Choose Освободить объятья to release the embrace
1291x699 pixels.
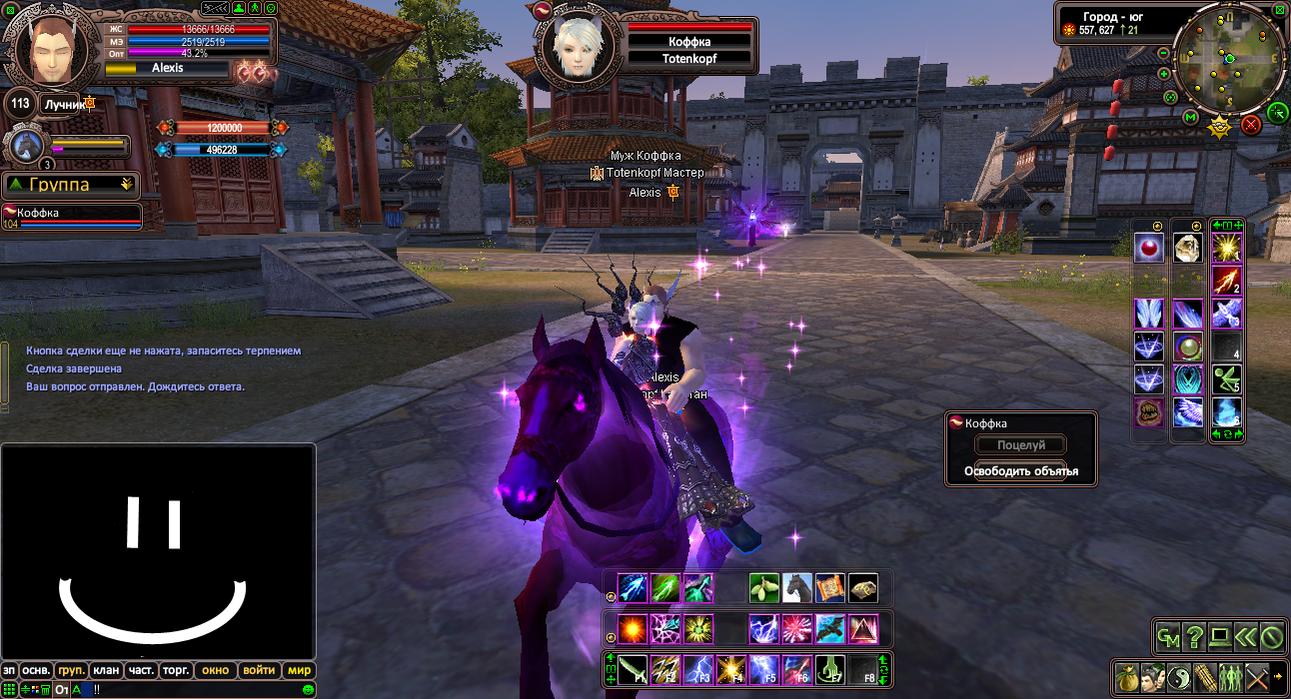[1021, 471]
